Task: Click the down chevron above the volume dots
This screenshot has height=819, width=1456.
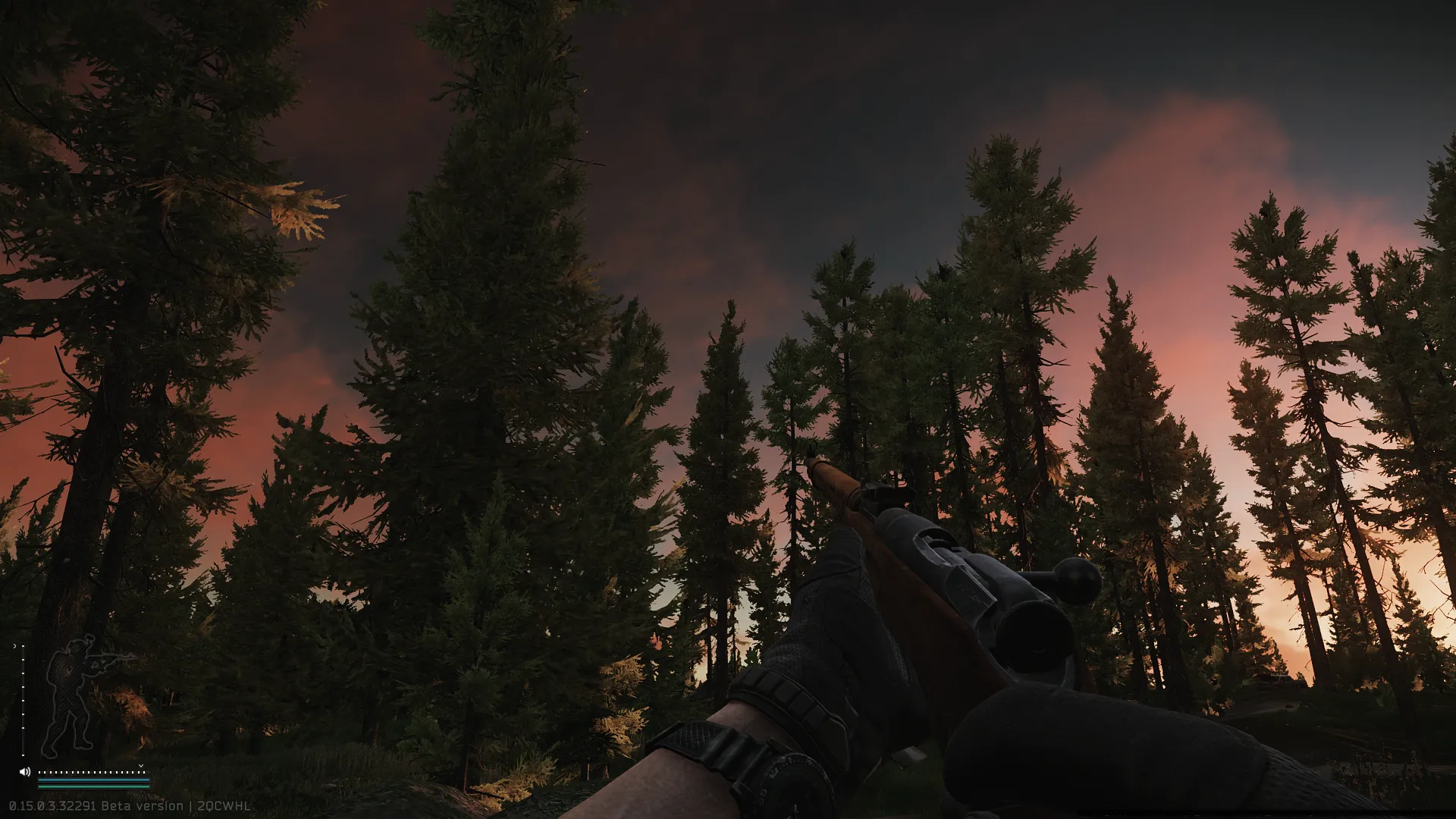Action: pos(141,766)
